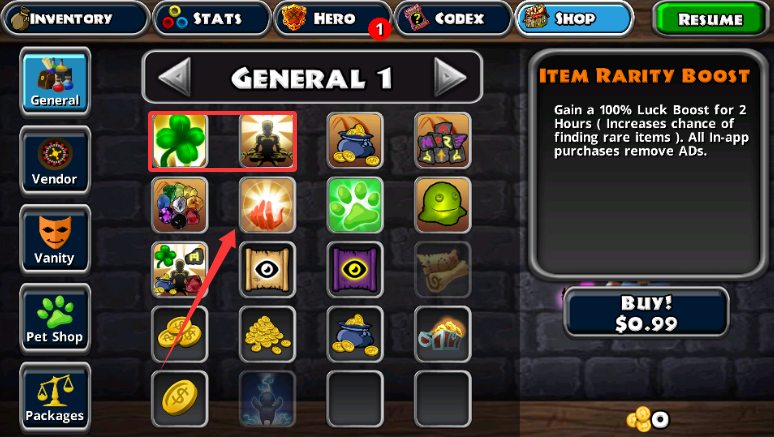Pick the meditating figure boost item

coord(267,141)
